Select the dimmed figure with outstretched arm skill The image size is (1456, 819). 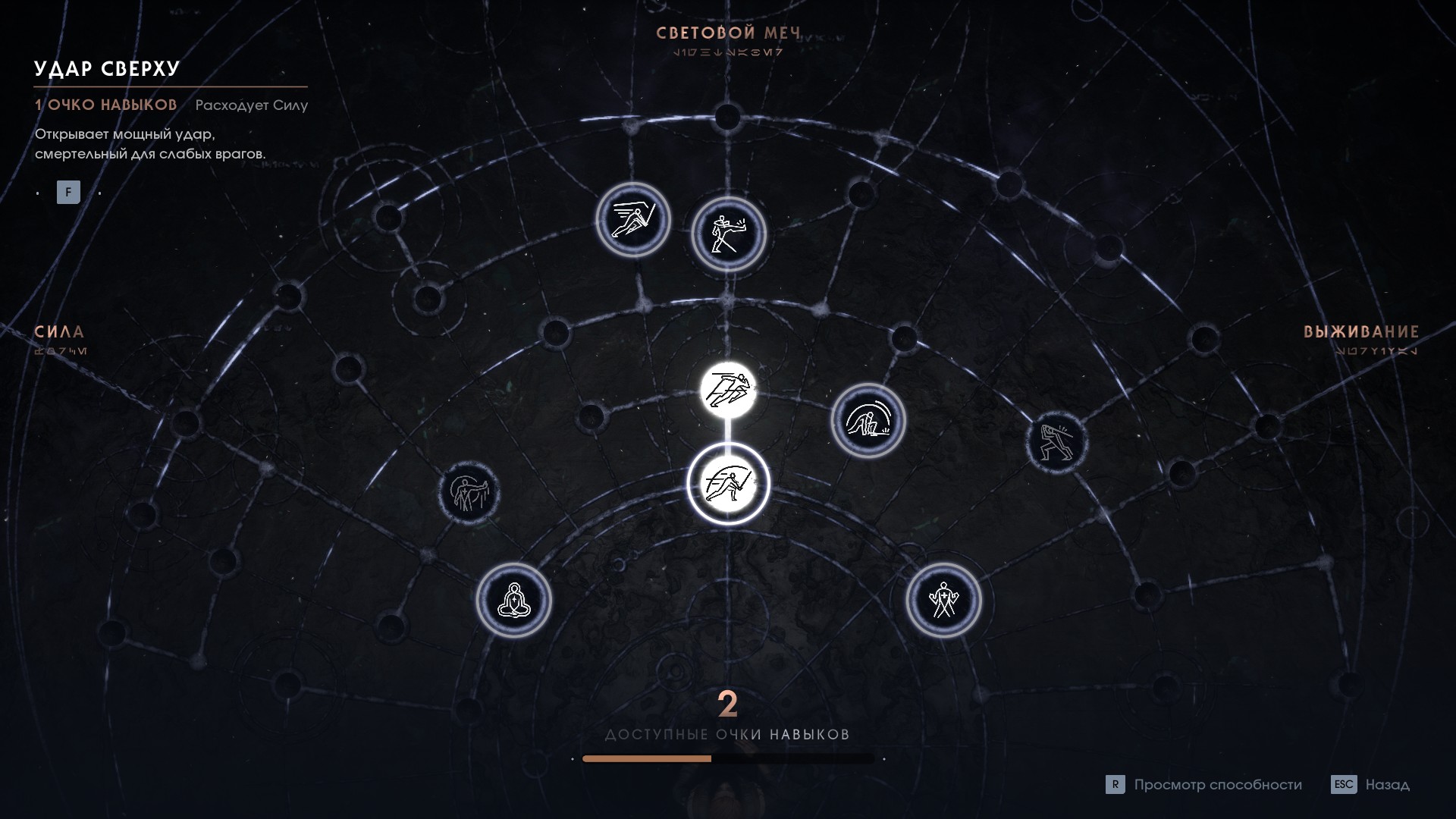469,492
